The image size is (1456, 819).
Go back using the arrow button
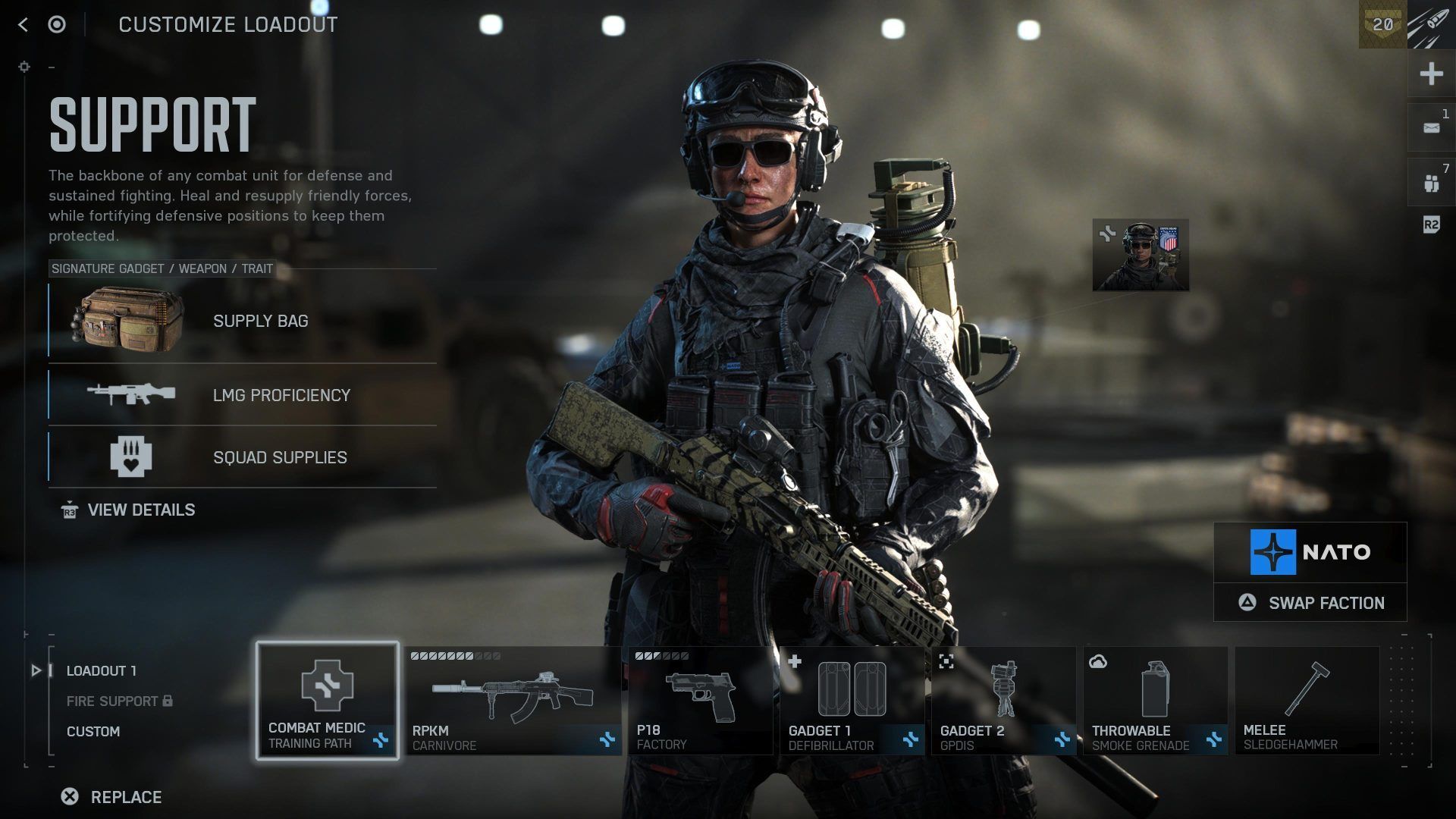tap(24, 25)
